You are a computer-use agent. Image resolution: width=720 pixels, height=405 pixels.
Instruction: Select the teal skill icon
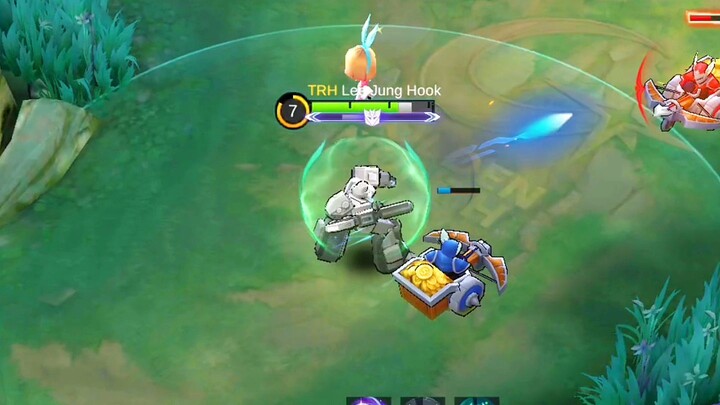[477, 400]
